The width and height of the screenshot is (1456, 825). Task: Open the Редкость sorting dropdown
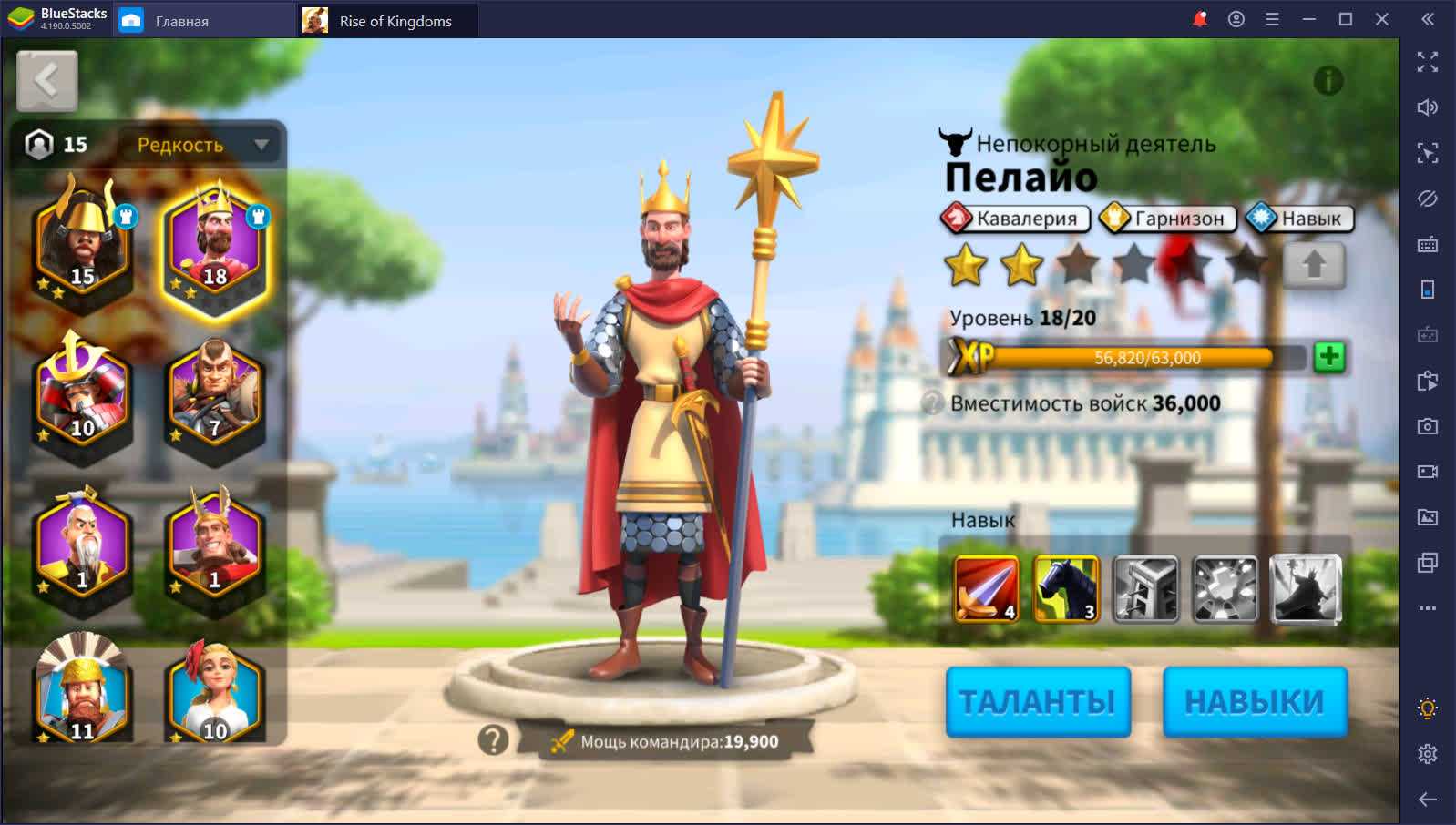pos(202,145)
